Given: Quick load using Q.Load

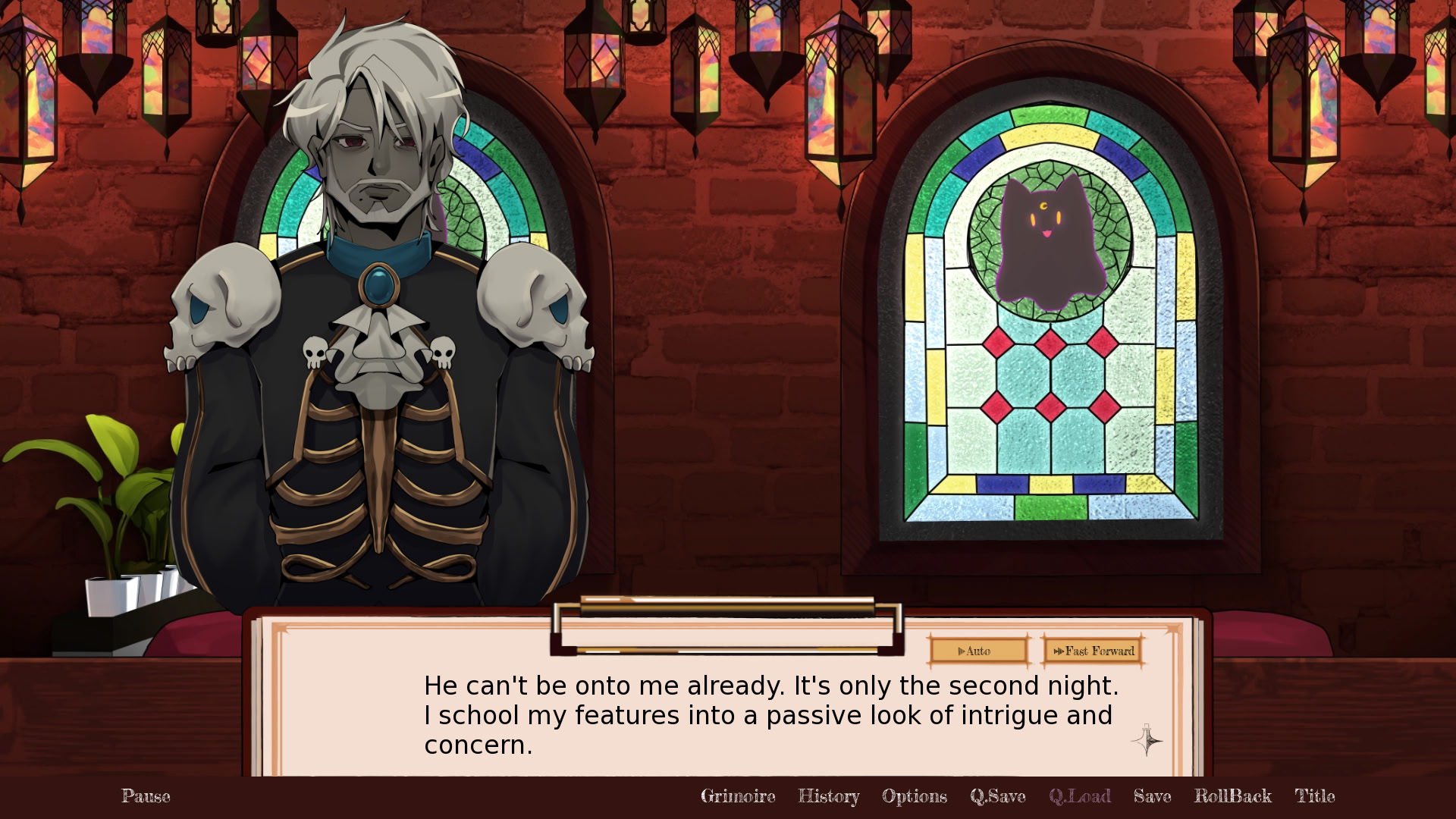Looking at the screenshot, I should (1080, 797).
